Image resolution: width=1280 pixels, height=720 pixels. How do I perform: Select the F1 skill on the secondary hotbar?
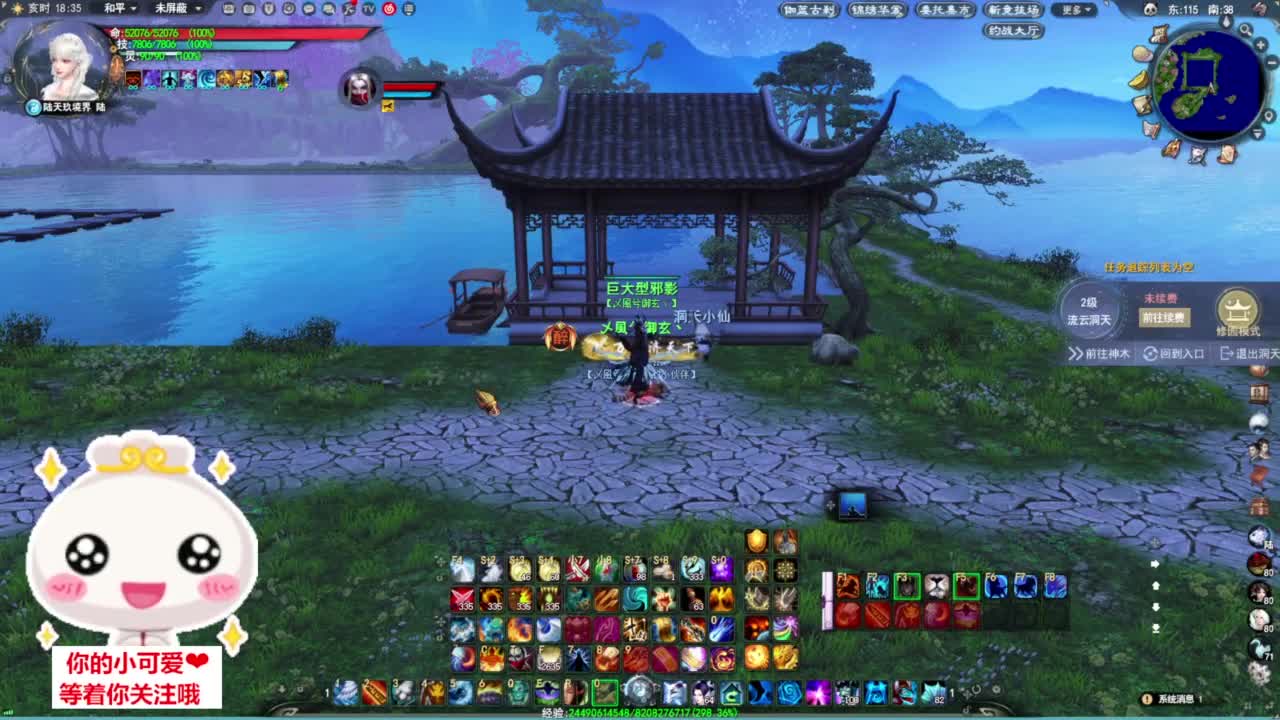(848, 585)
